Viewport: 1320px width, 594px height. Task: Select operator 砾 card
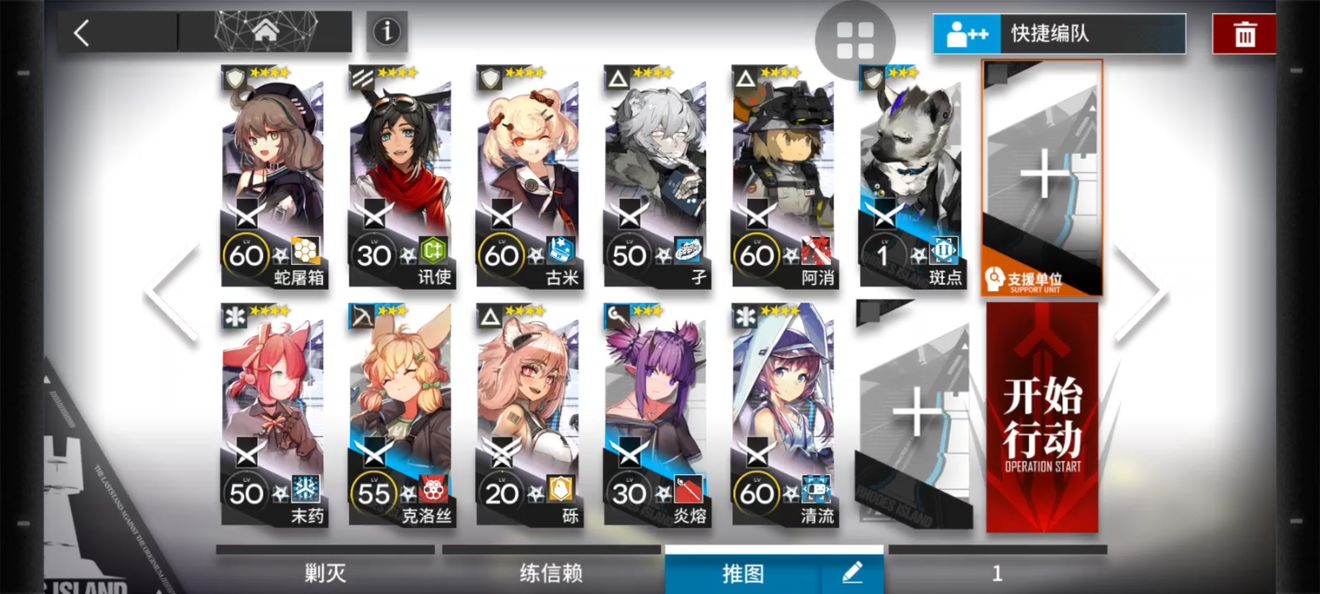[x=527, y=415]
